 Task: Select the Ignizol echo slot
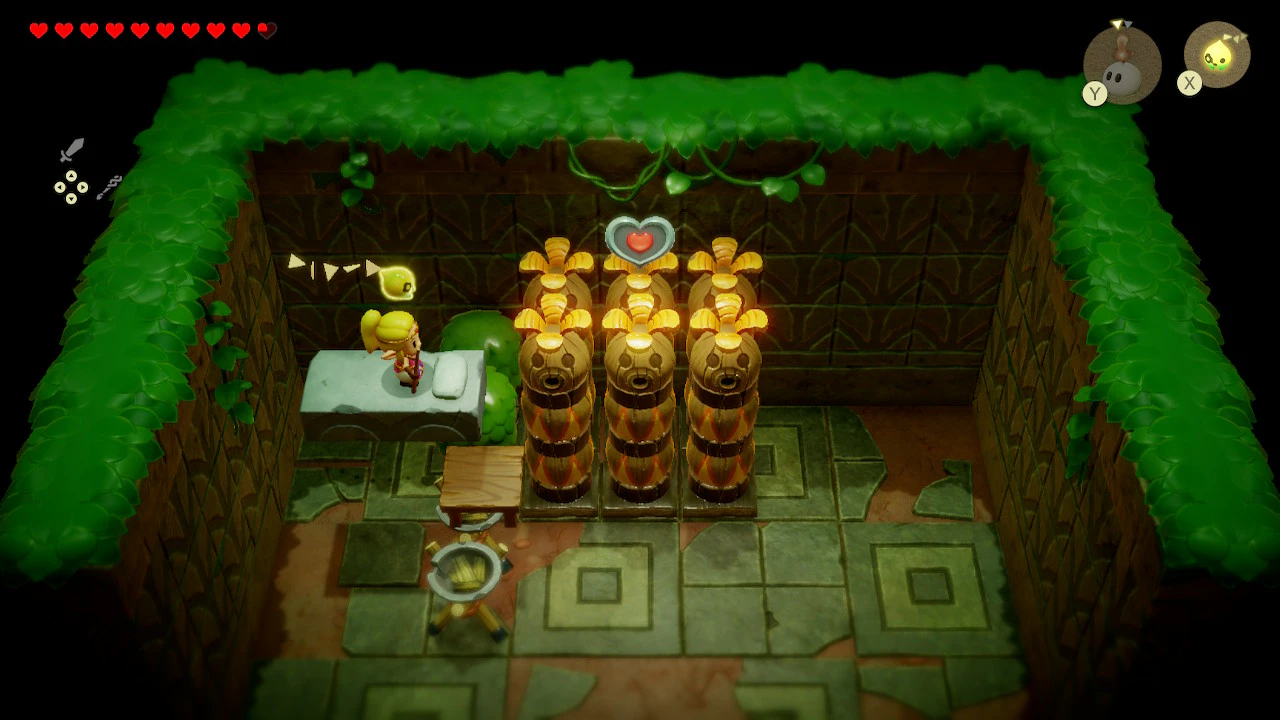pos(1122,65)
